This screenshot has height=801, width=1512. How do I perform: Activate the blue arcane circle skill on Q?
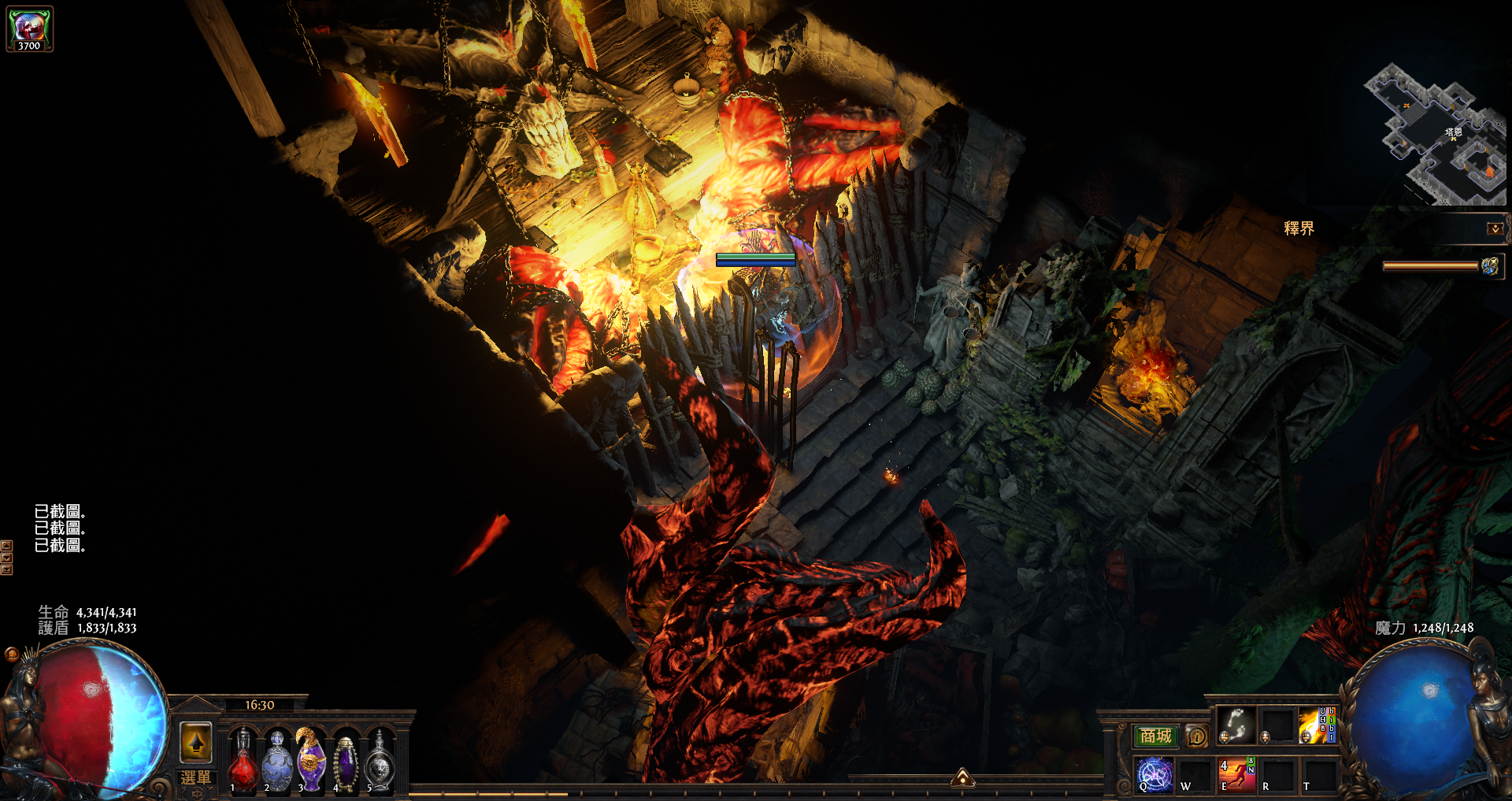1154,774
